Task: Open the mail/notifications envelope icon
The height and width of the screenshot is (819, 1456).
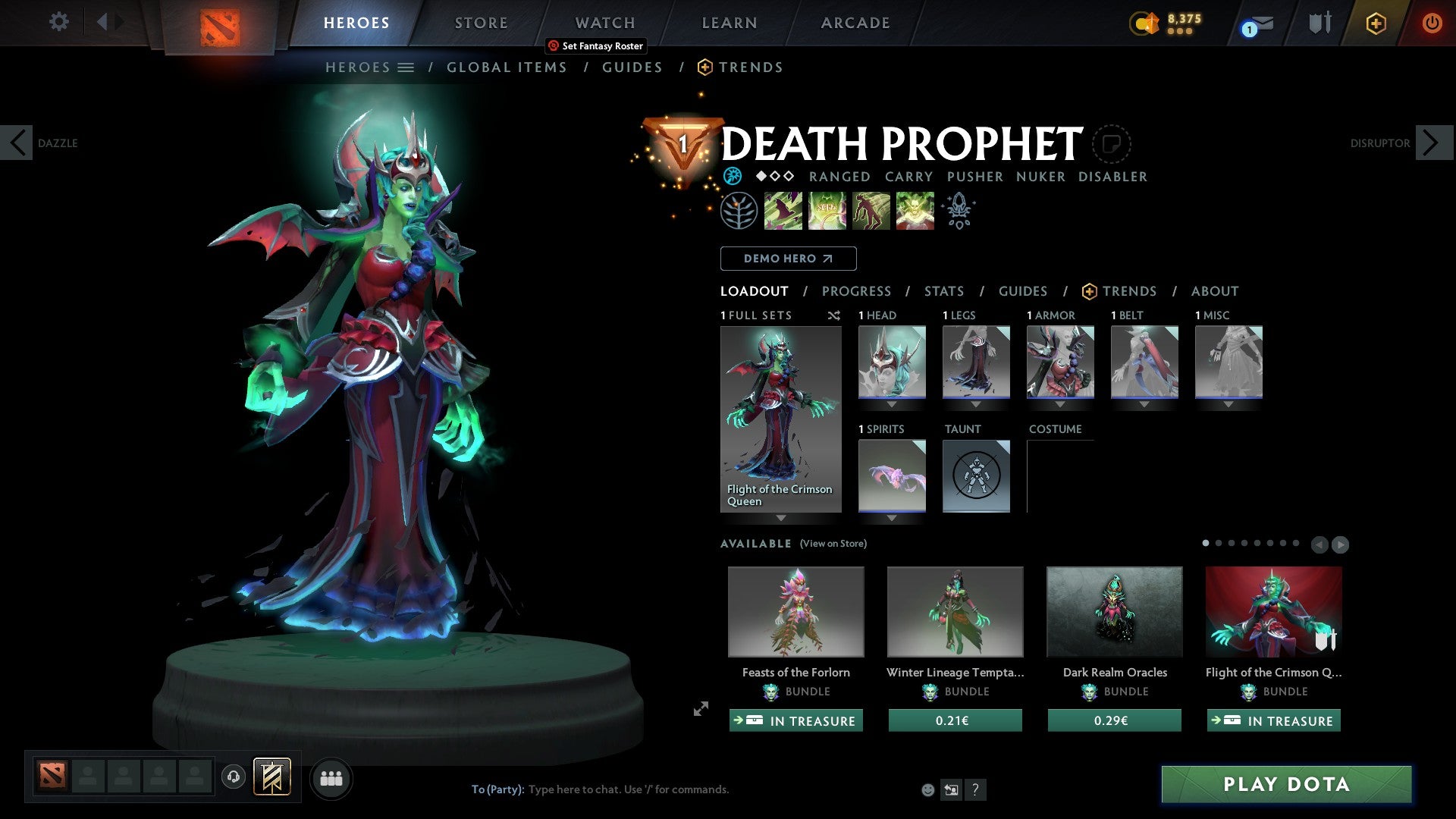Action: [x=1263, y=23]
